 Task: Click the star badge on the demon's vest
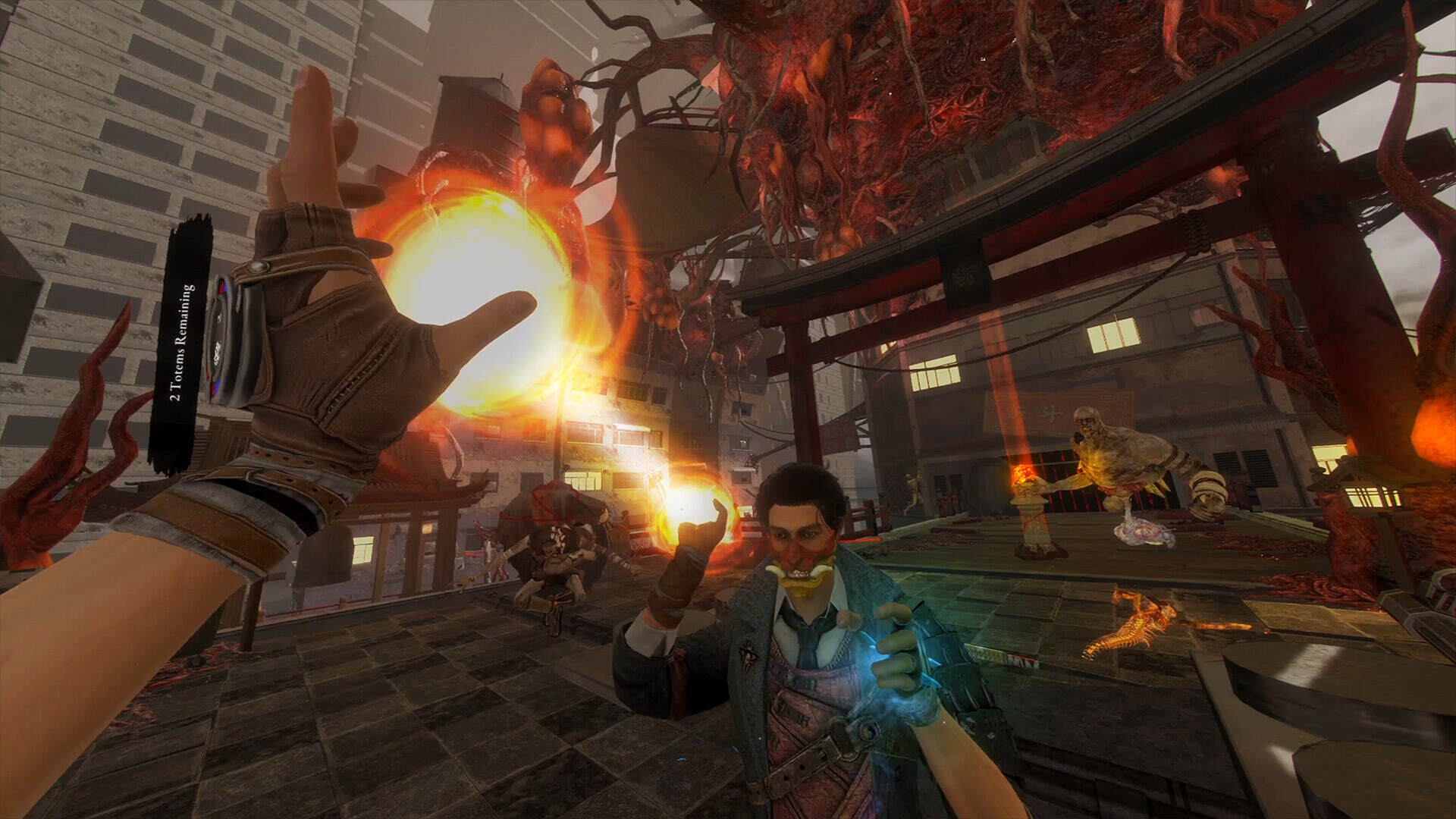(x=750, y=654)
